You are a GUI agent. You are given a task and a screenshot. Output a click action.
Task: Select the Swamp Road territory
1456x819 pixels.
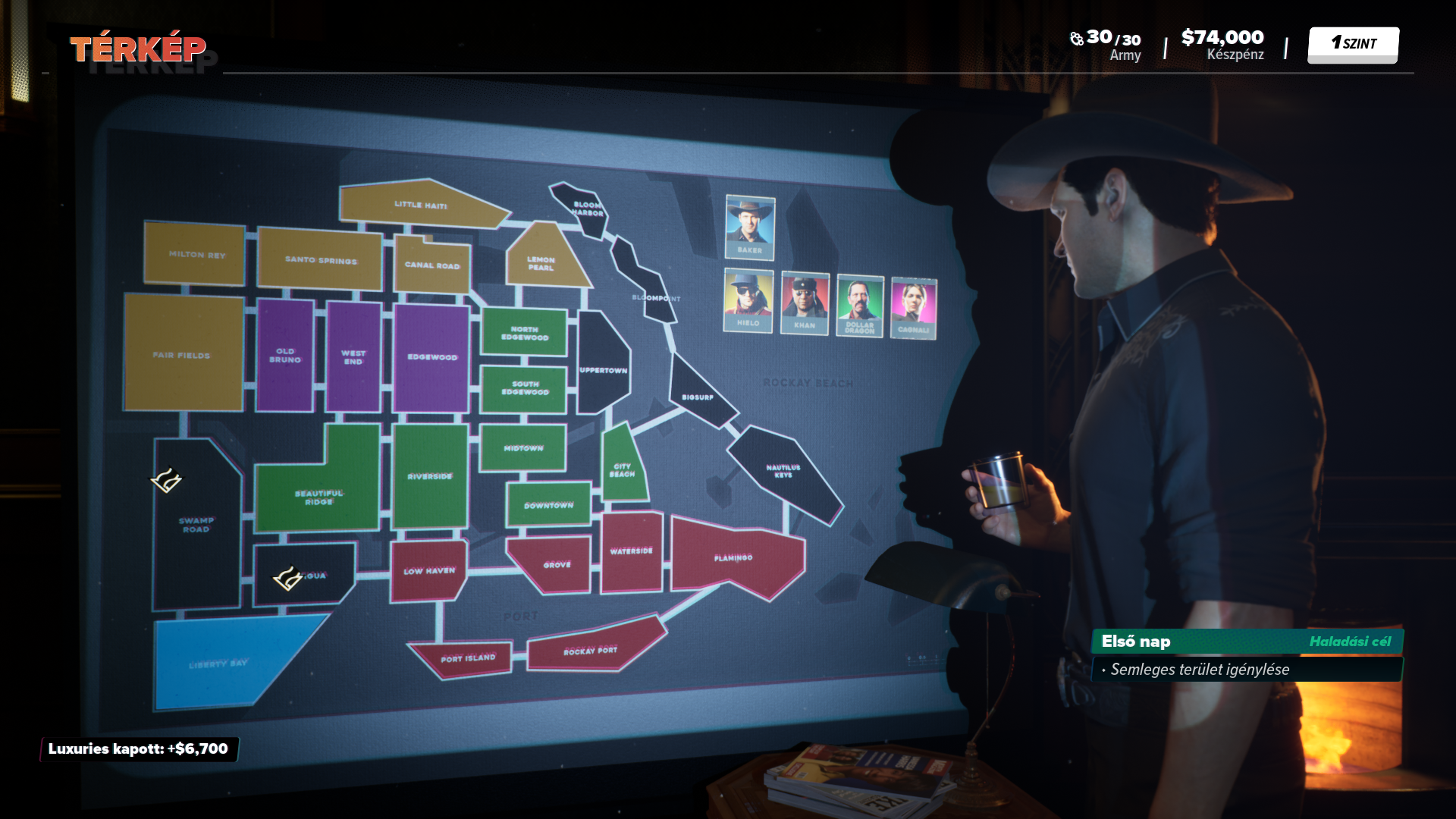coord(196,525)
